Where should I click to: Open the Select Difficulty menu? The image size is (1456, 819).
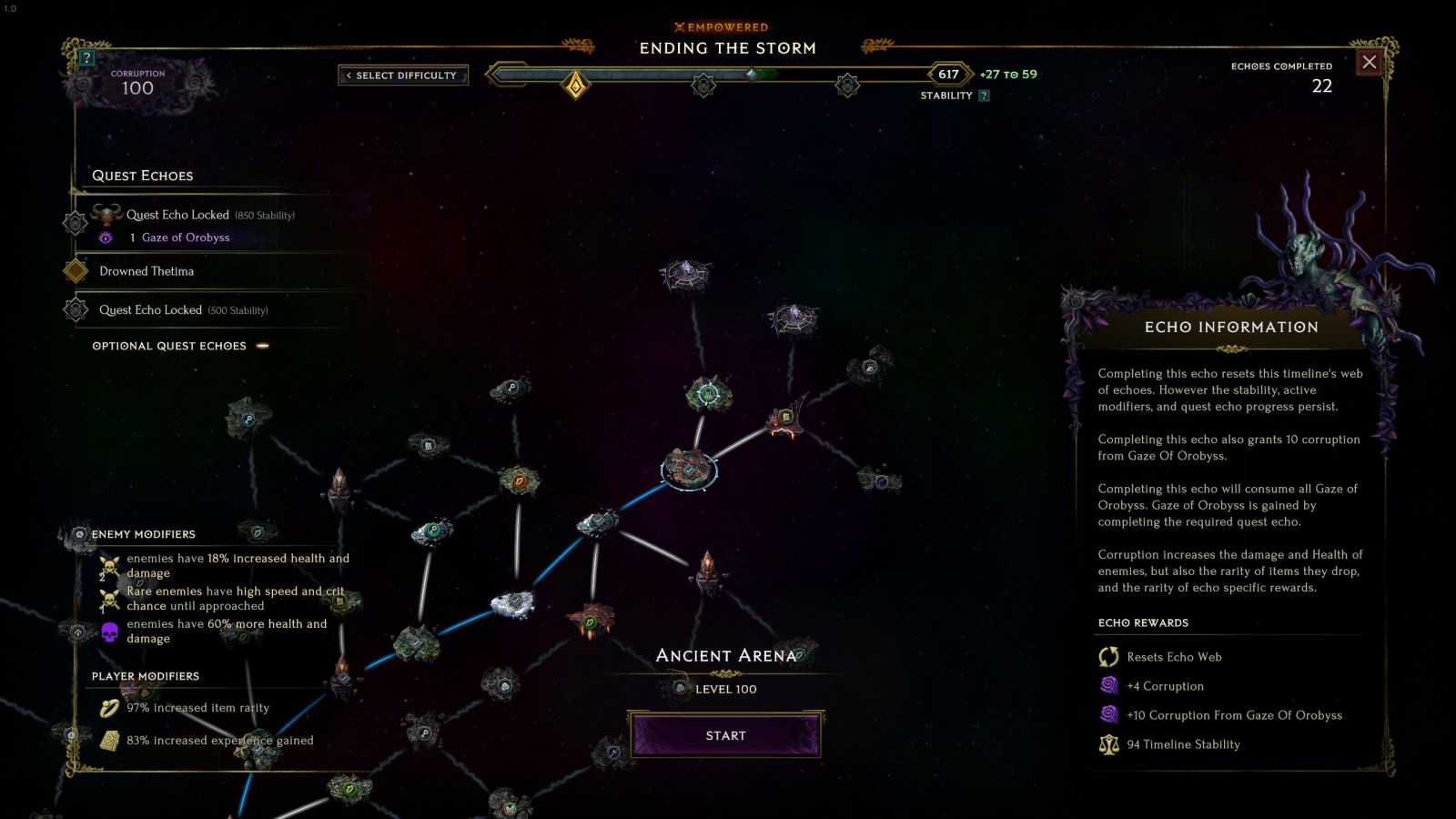coord(403,76)
